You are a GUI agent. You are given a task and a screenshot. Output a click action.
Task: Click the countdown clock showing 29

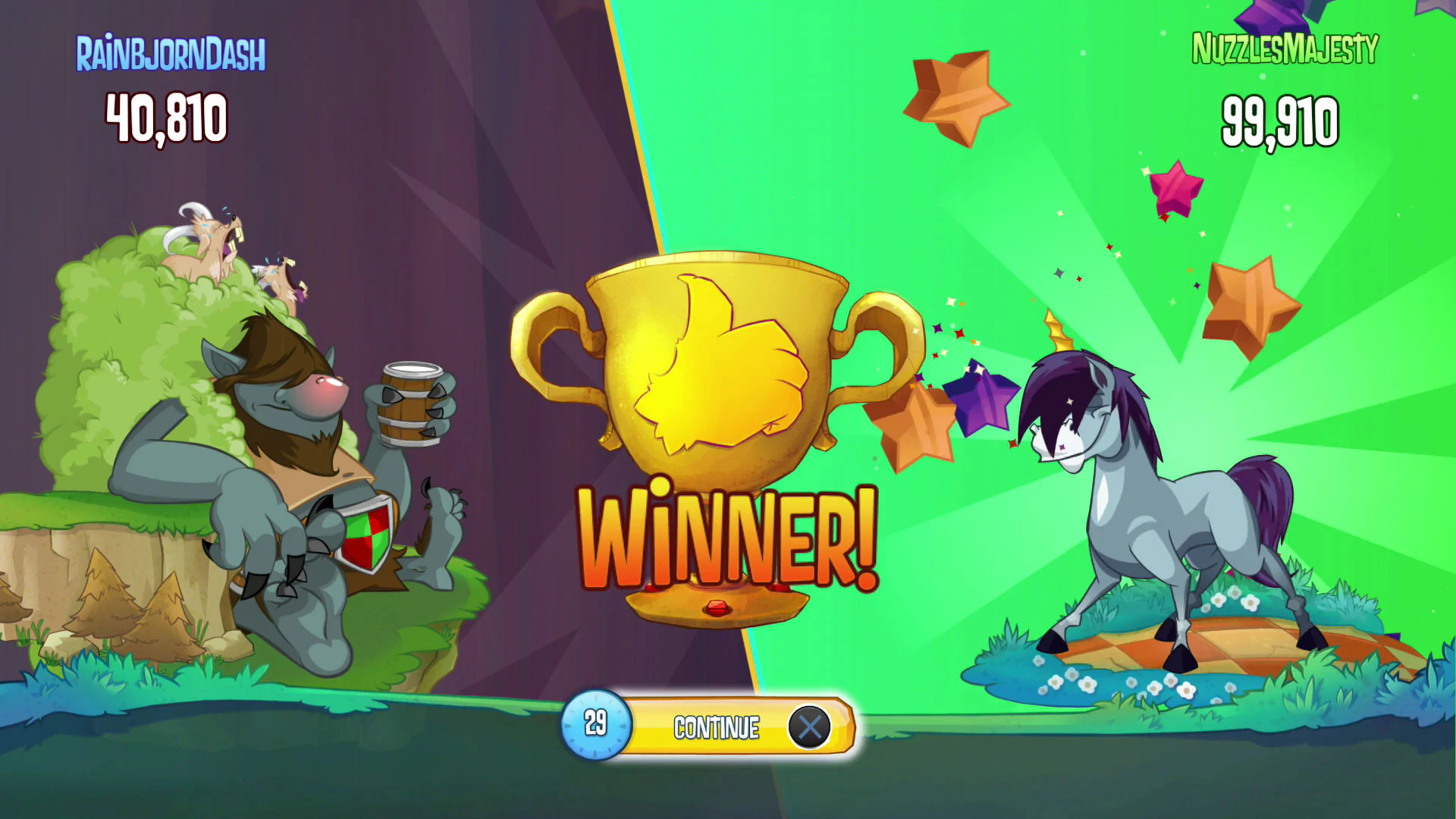point(595,724)
